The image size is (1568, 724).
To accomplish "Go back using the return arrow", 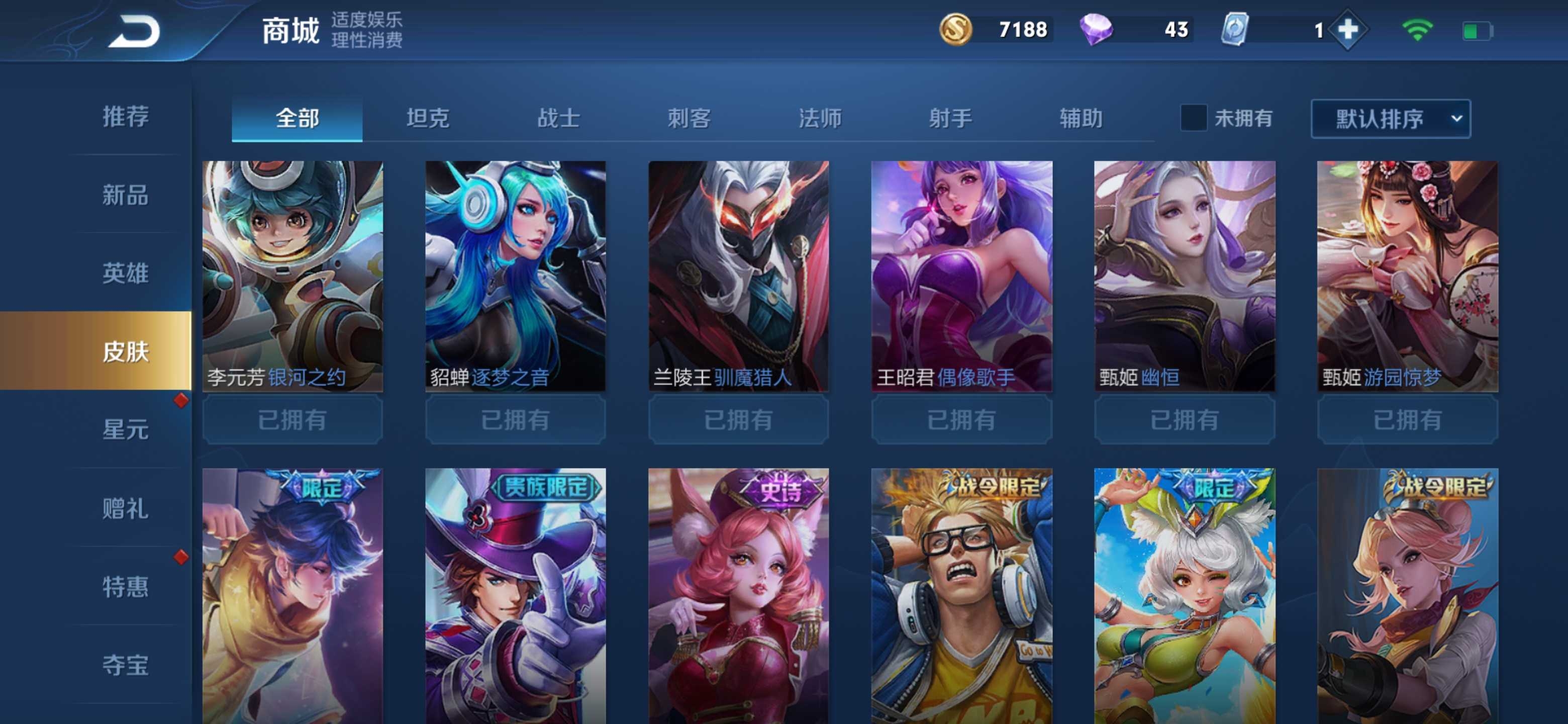I will 135,32.
